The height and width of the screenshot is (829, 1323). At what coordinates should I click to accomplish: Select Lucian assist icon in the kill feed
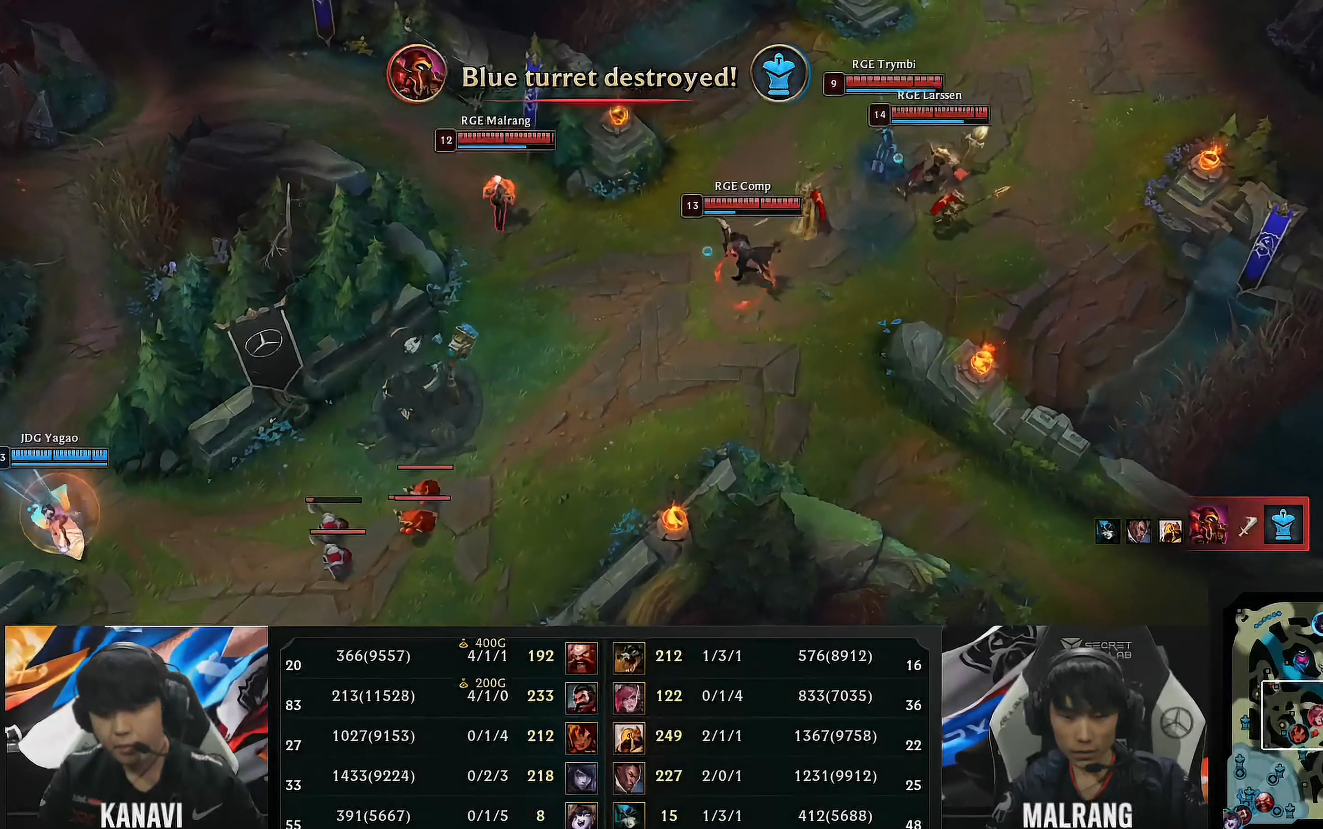pos(1138,531)
